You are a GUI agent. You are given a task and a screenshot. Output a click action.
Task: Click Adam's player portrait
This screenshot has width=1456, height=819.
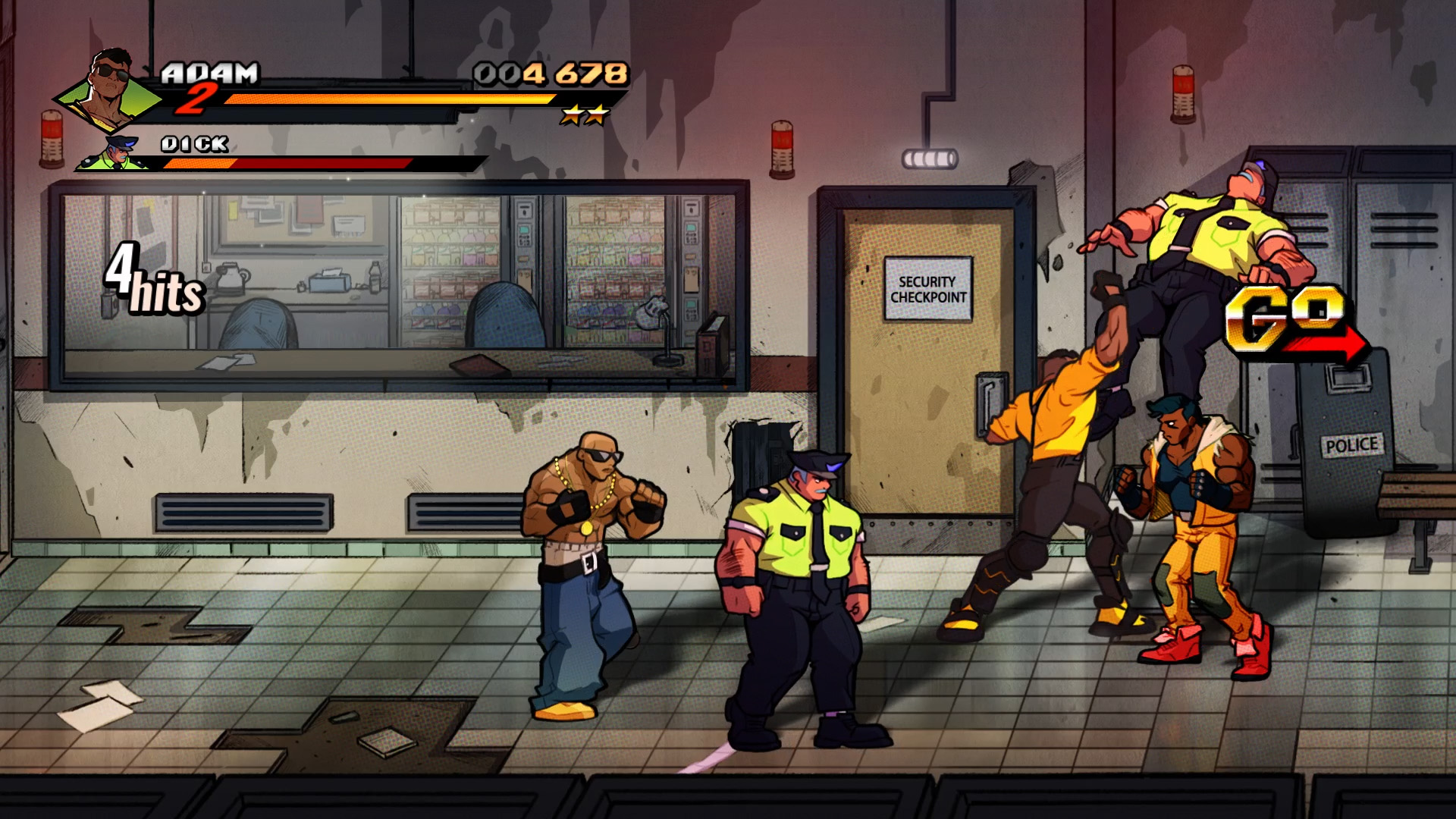108,91
